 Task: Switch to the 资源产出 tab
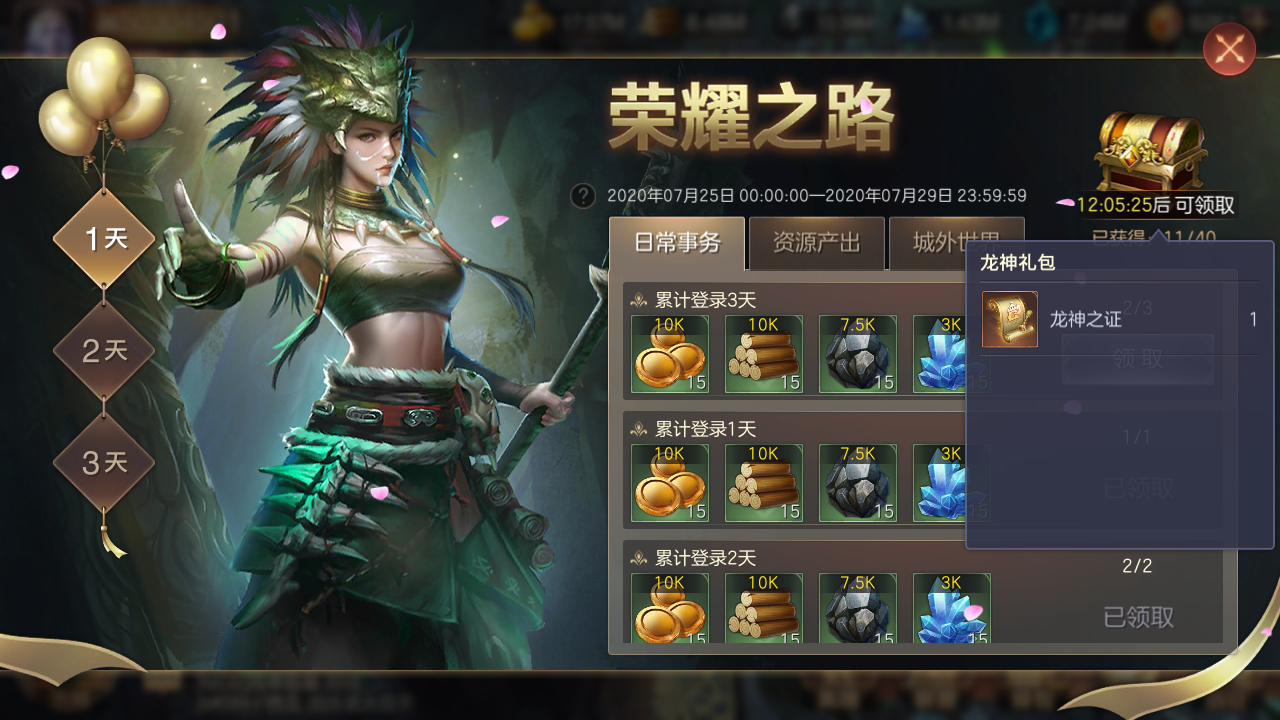click(816, 243)
